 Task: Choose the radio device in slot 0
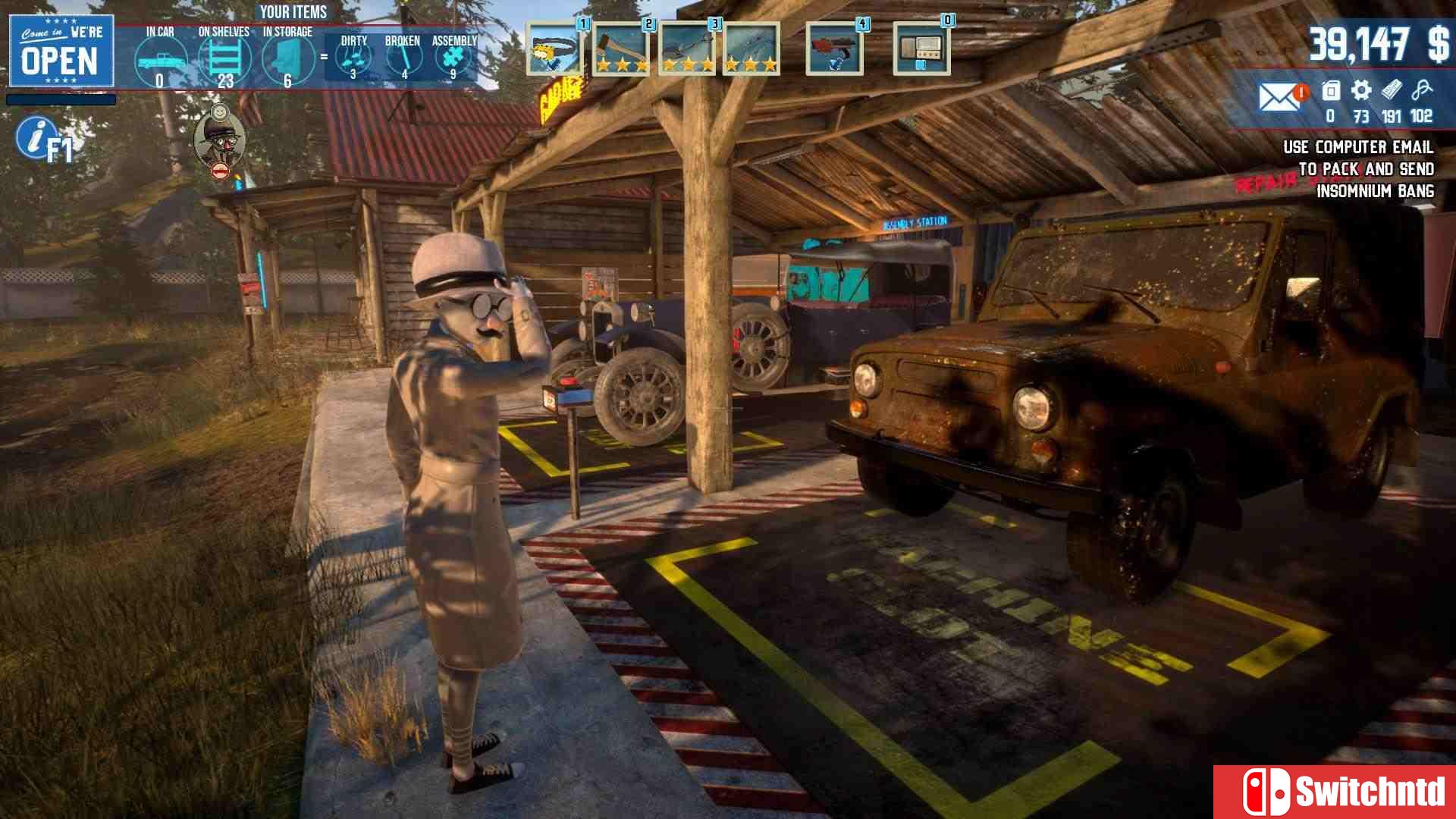pyautogui.click(x=921, y=49)
